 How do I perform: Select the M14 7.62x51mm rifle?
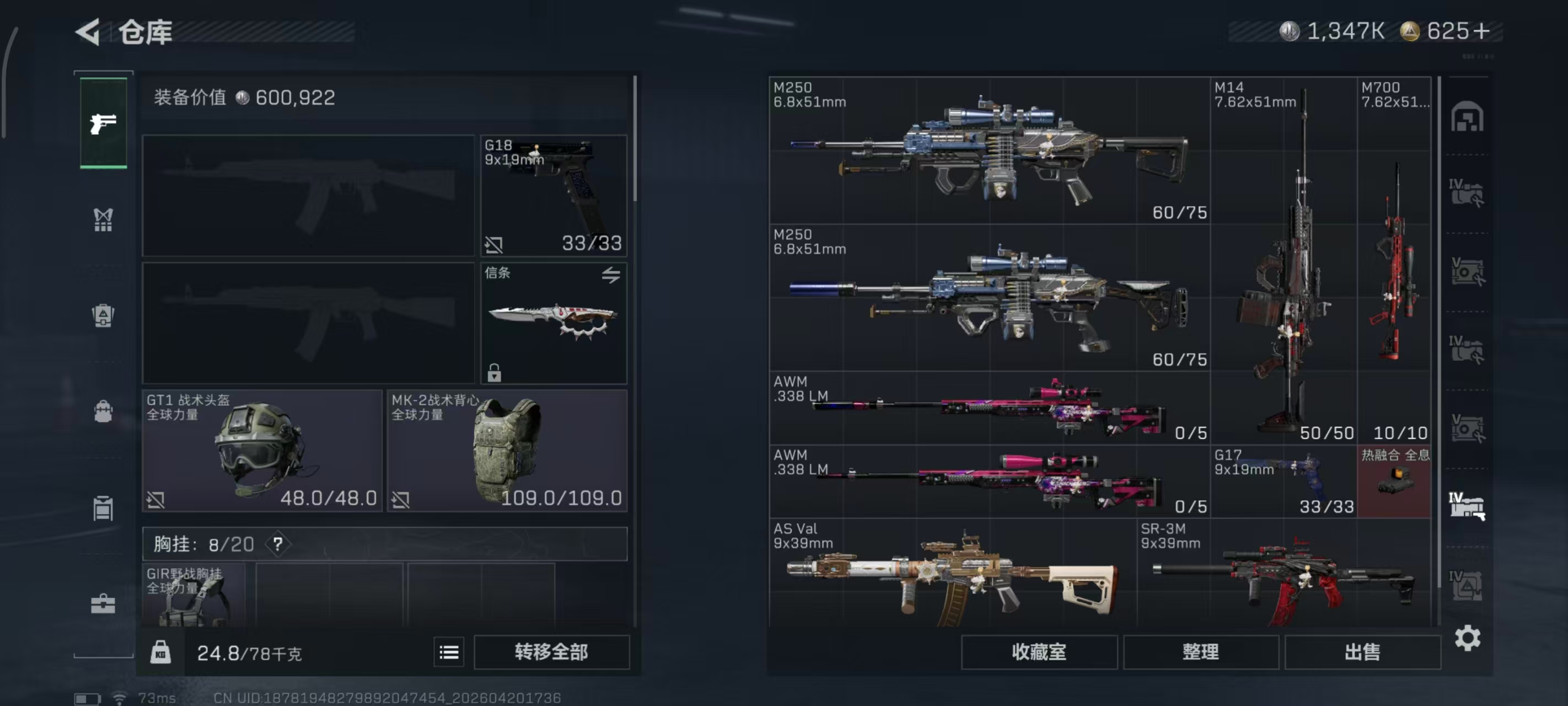coord(1283,261)
